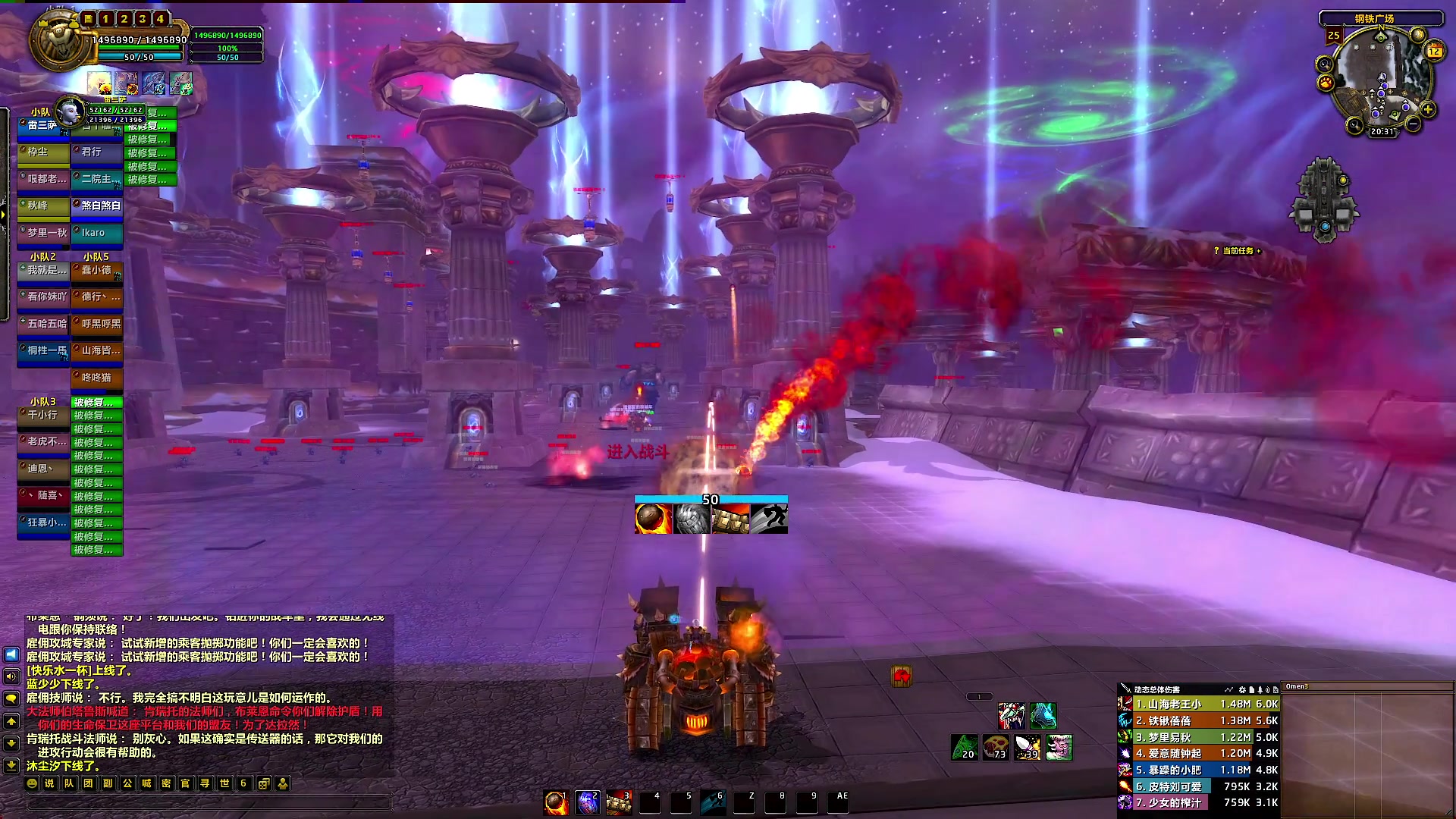Open the calendar icon showing 12
Screen dimensions: 1456x819
coord(1434,51)
